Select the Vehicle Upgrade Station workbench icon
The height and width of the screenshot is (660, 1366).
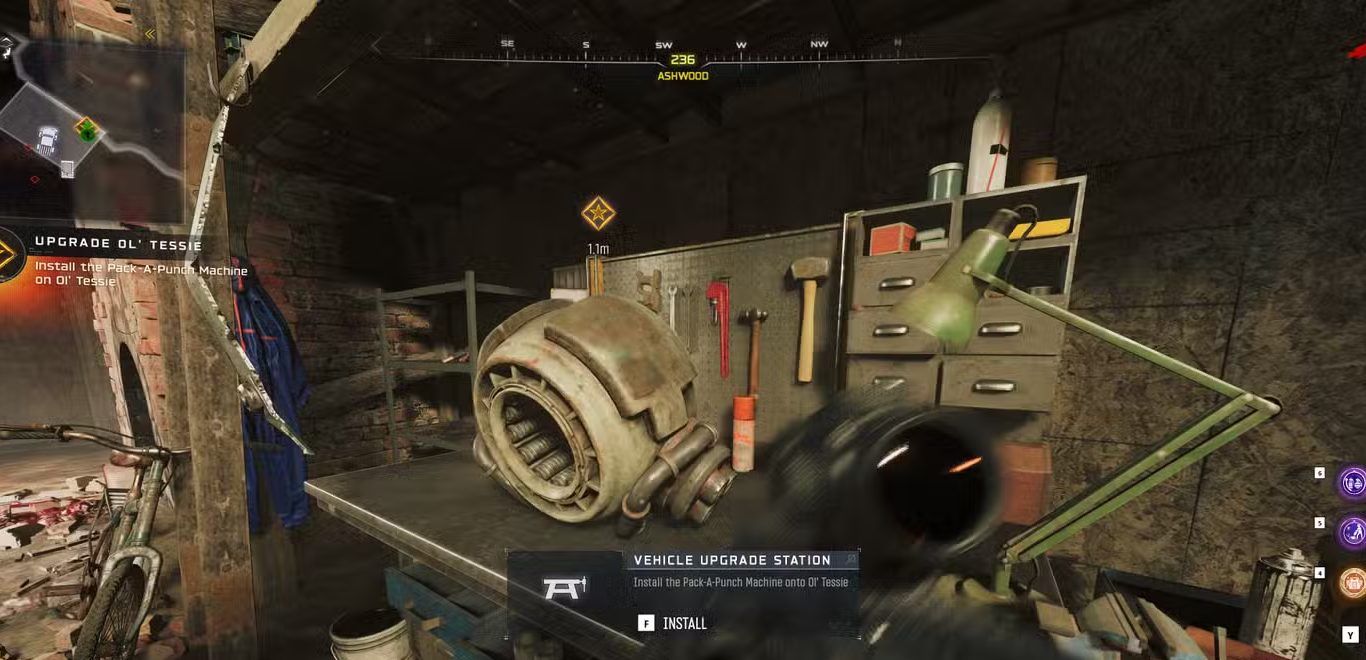pyautogui.click(x=564, y=588)
